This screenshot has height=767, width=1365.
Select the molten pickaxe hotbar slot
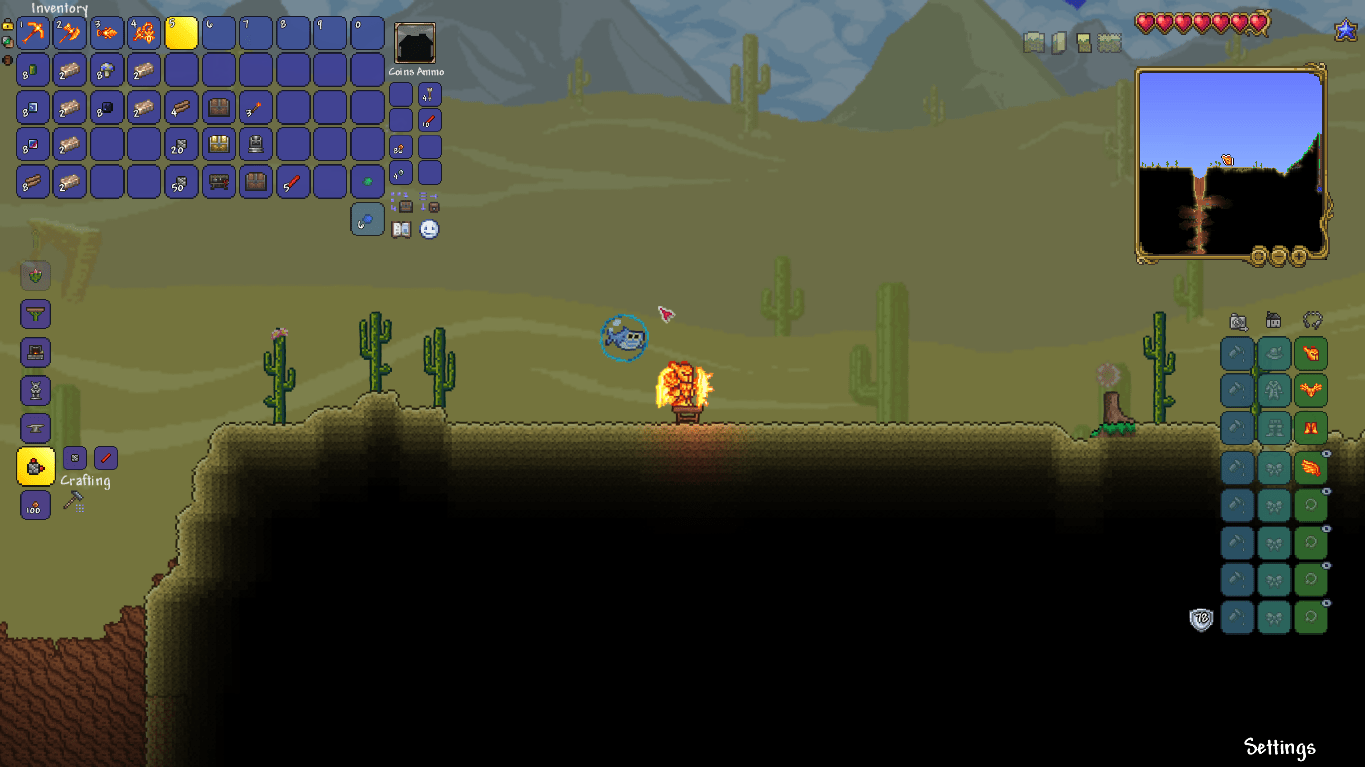[33, 34]
